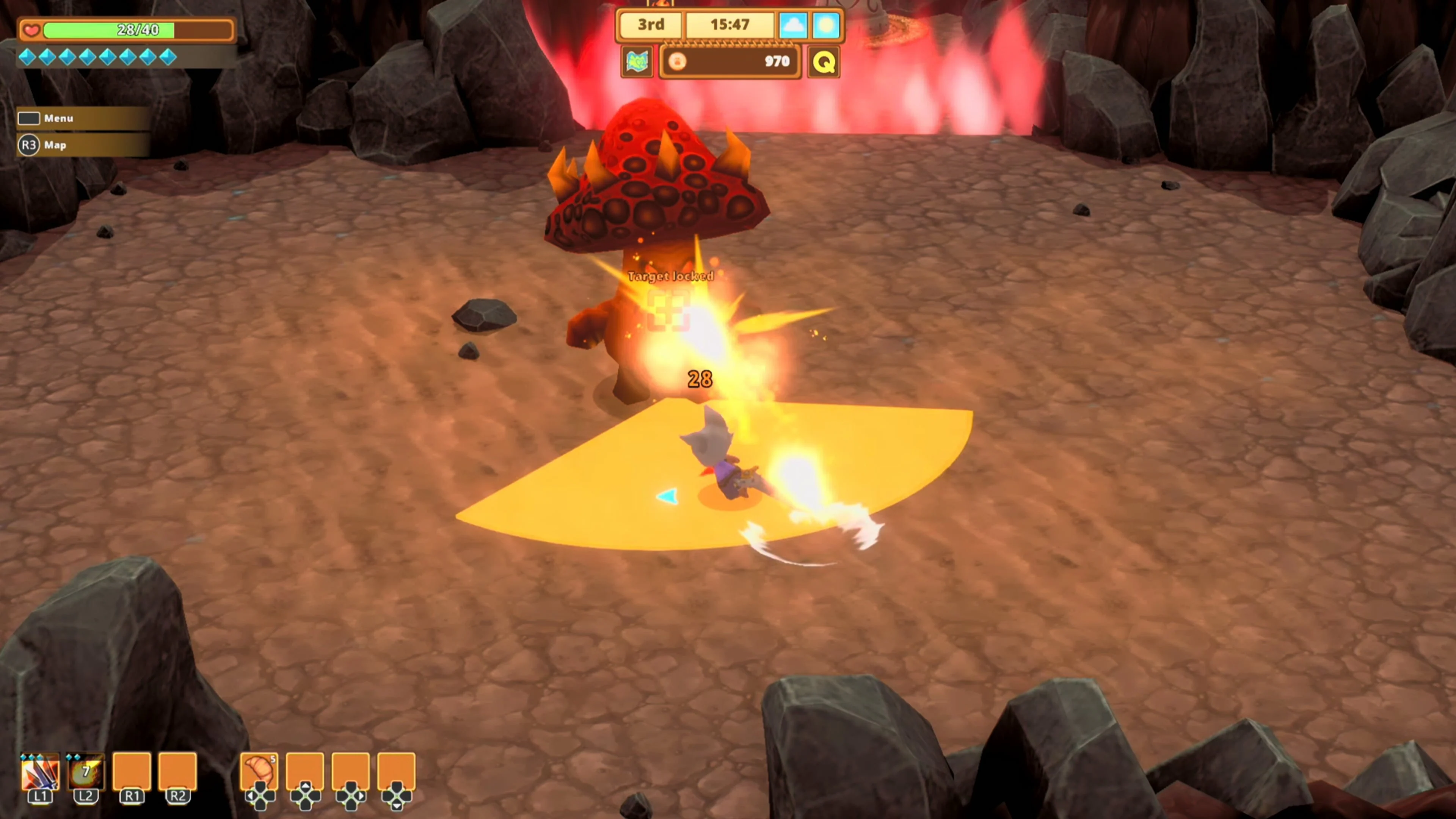Screen dimensions: 1456x819
Task: Click the cloud weather forecast icon
Action: point(794,25)
